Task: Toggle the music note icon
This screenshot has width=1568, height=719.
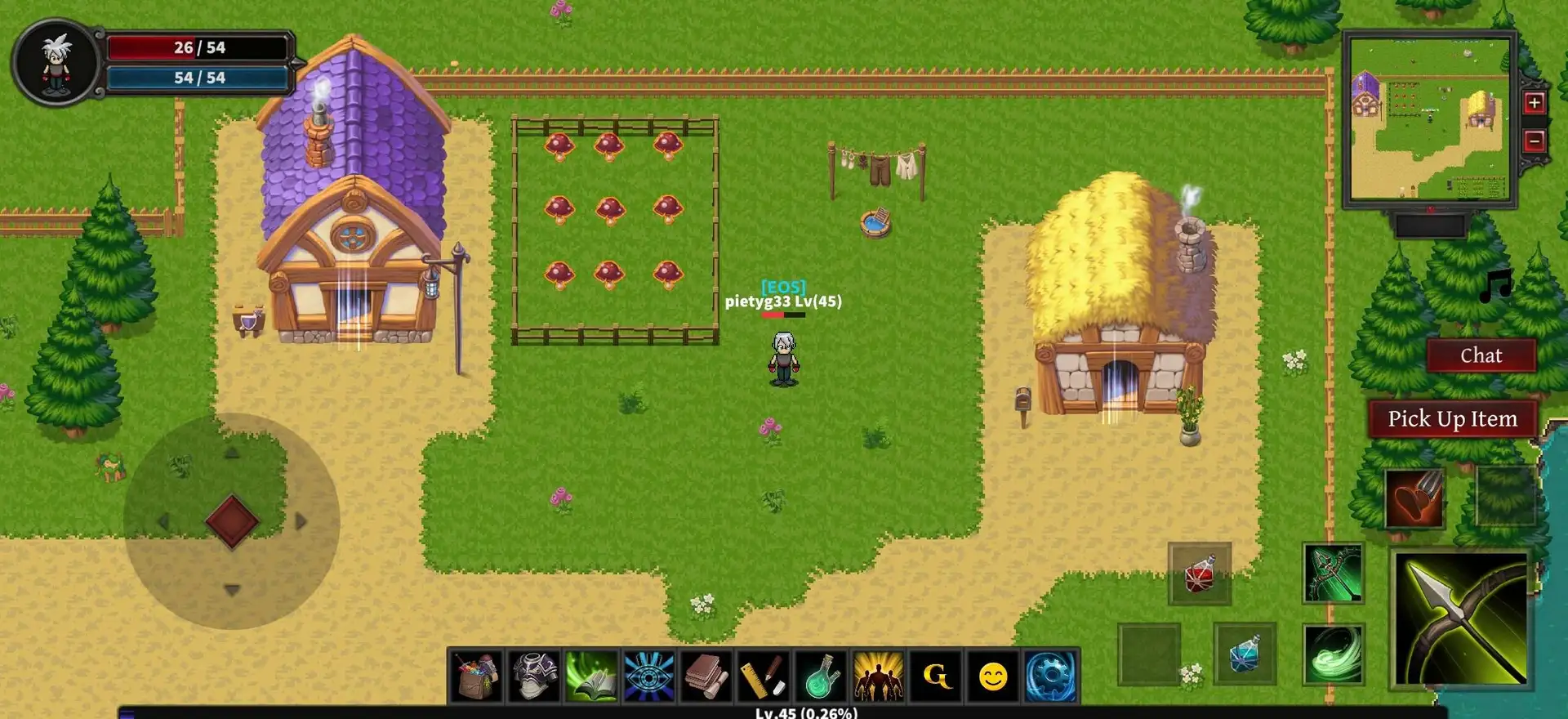Action: coord(1496,286)
